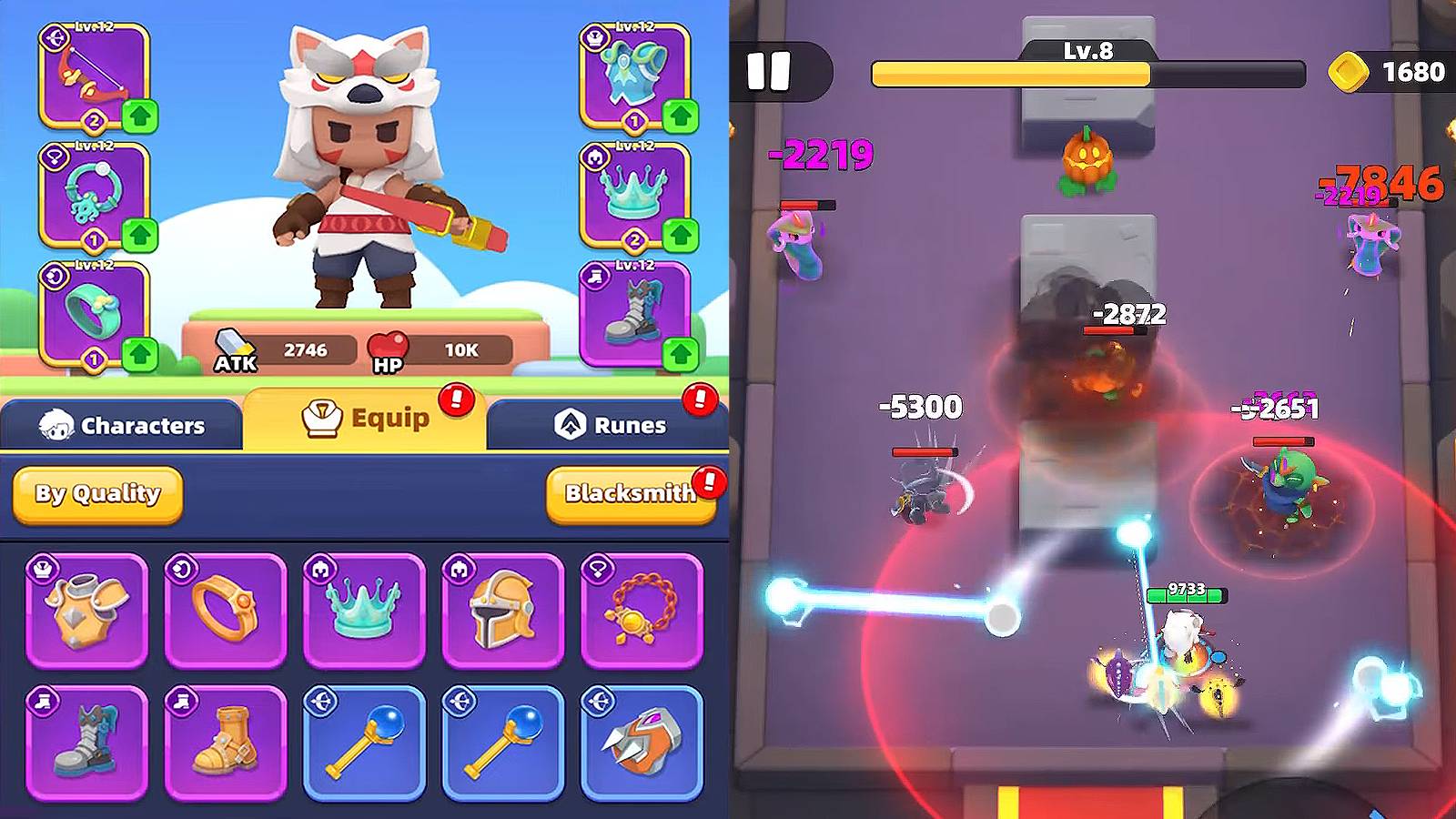Select the teal crown in the inventory grid
This screenshot has width=1456, height=819.
(364, 608)
